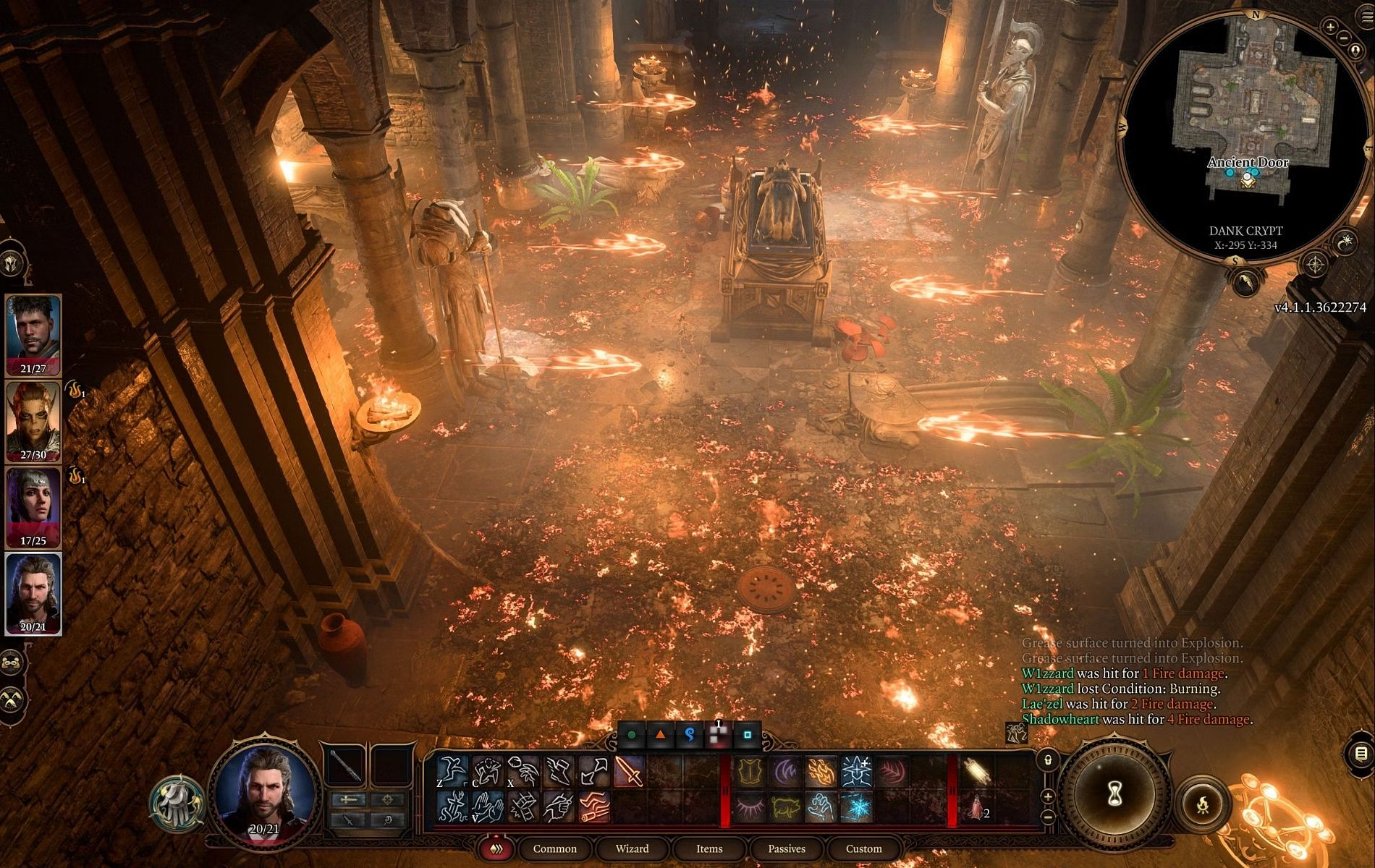Select Lae'zel's party portrait
The image size is (1375, 868).
(x=33, y=421)
